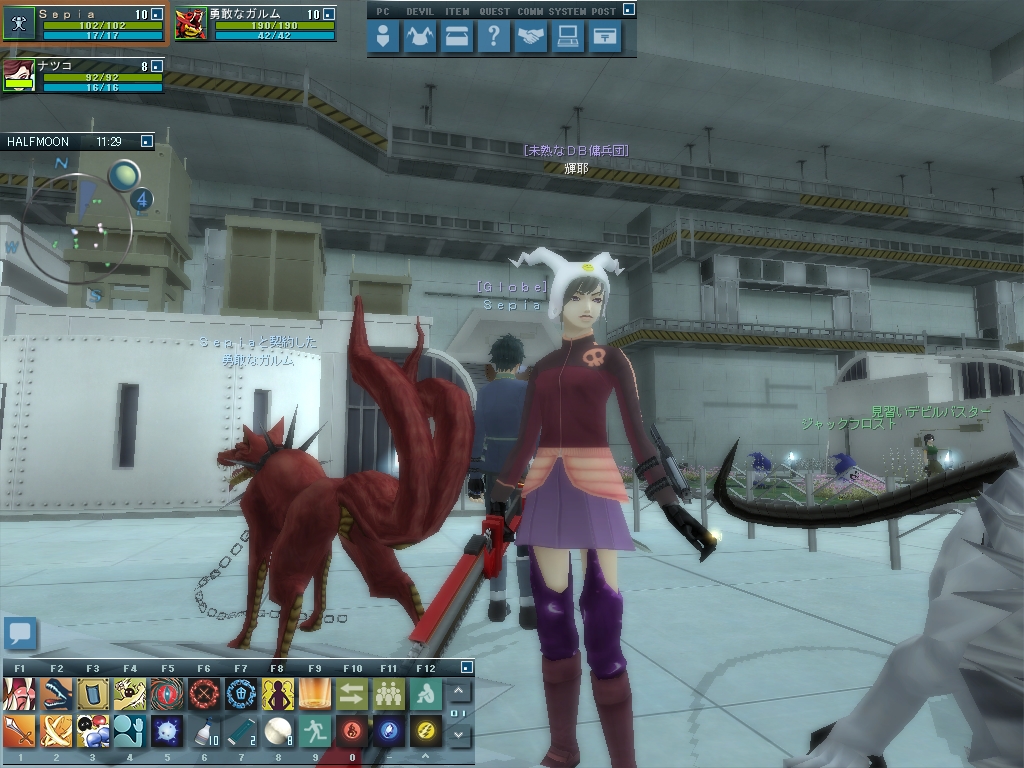
Task: Open the SYSTEM laptop menu
Action: pyautogui.click(x=568, y=38)
